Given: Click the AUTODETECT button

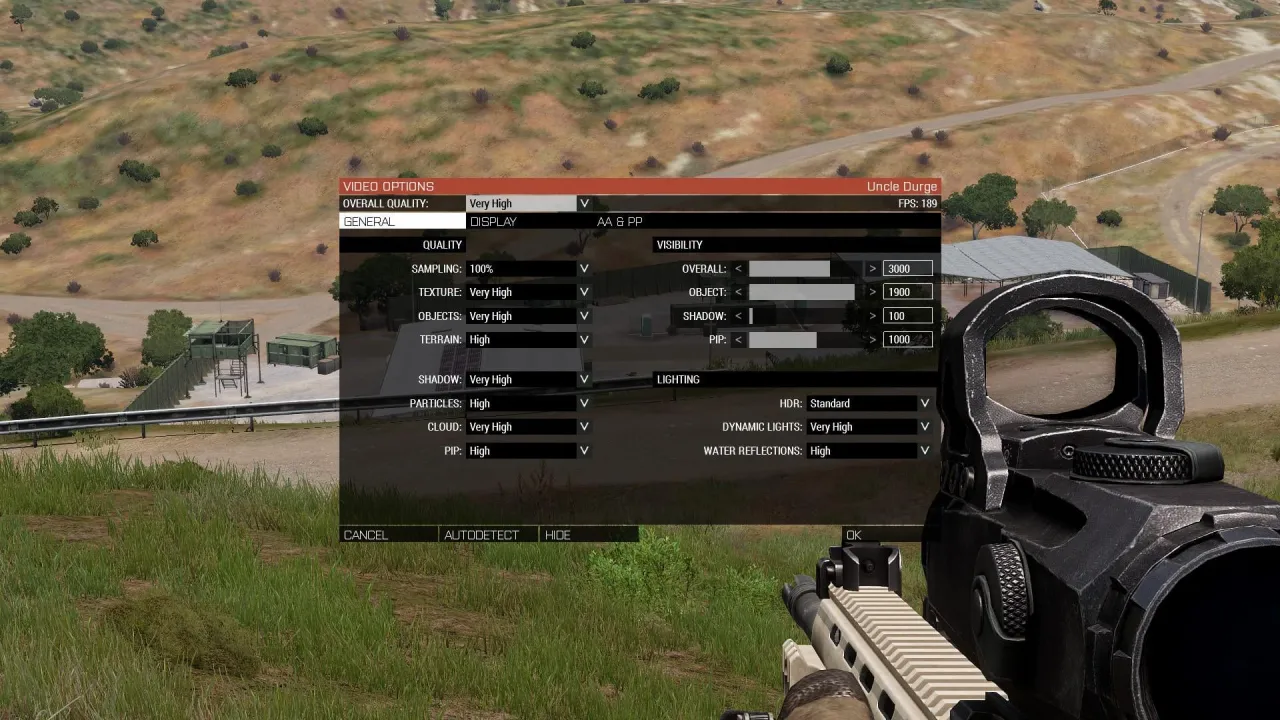Looking at the screenshot, I should 485,535.
